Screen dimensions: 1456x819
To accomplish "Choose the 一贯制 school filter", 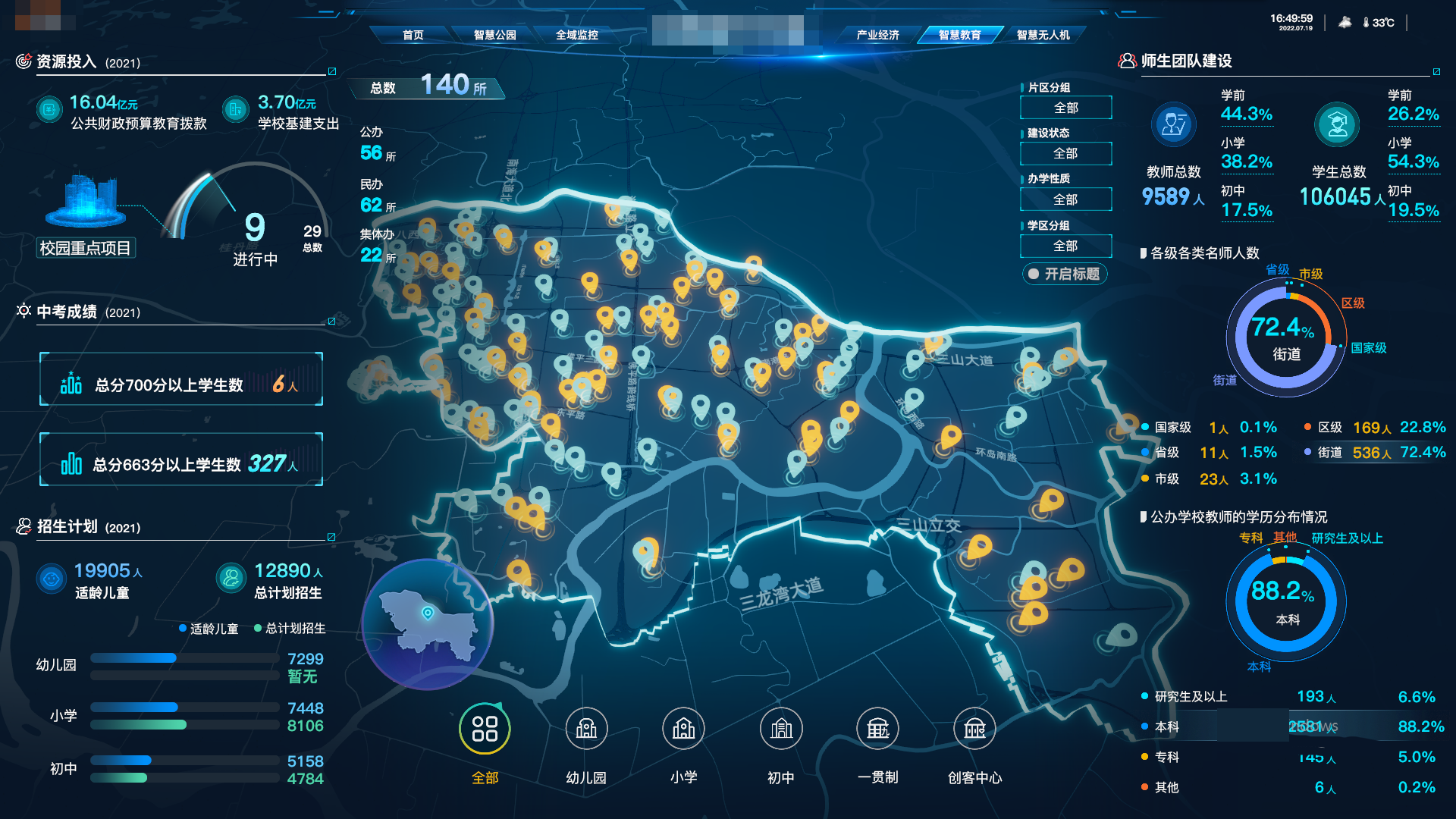I will point(877,730).
